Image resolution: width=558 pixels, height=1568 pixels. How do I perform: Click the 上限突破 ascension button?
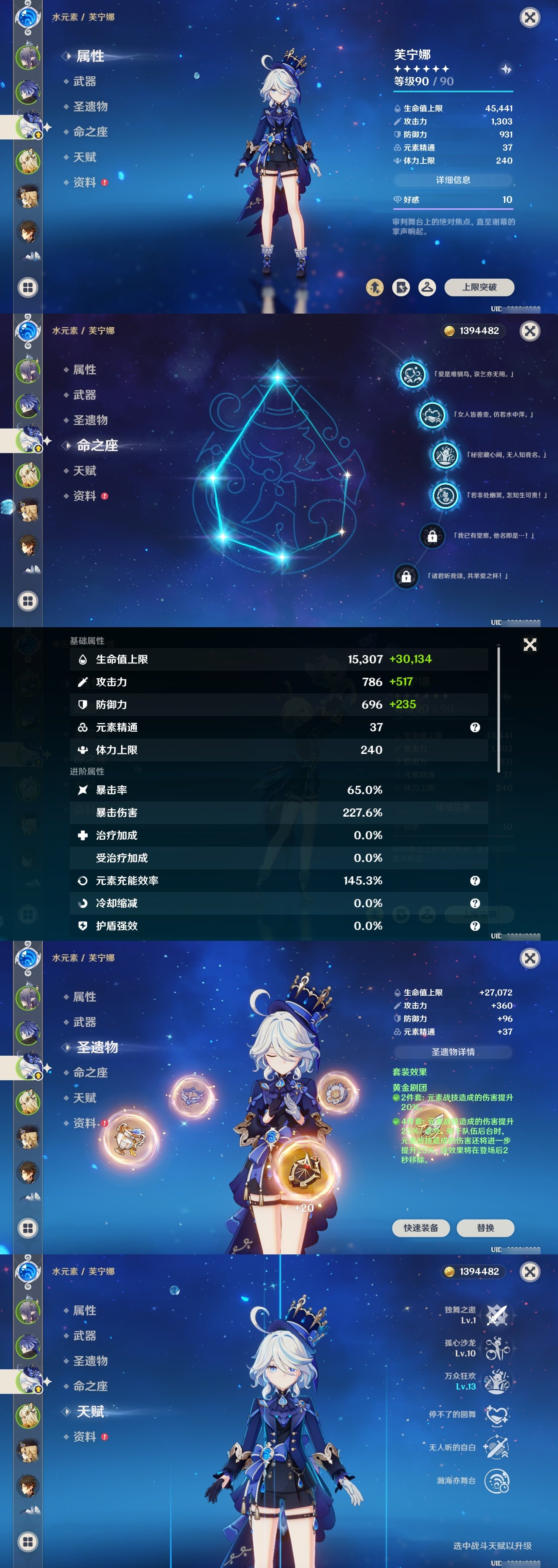481,288
